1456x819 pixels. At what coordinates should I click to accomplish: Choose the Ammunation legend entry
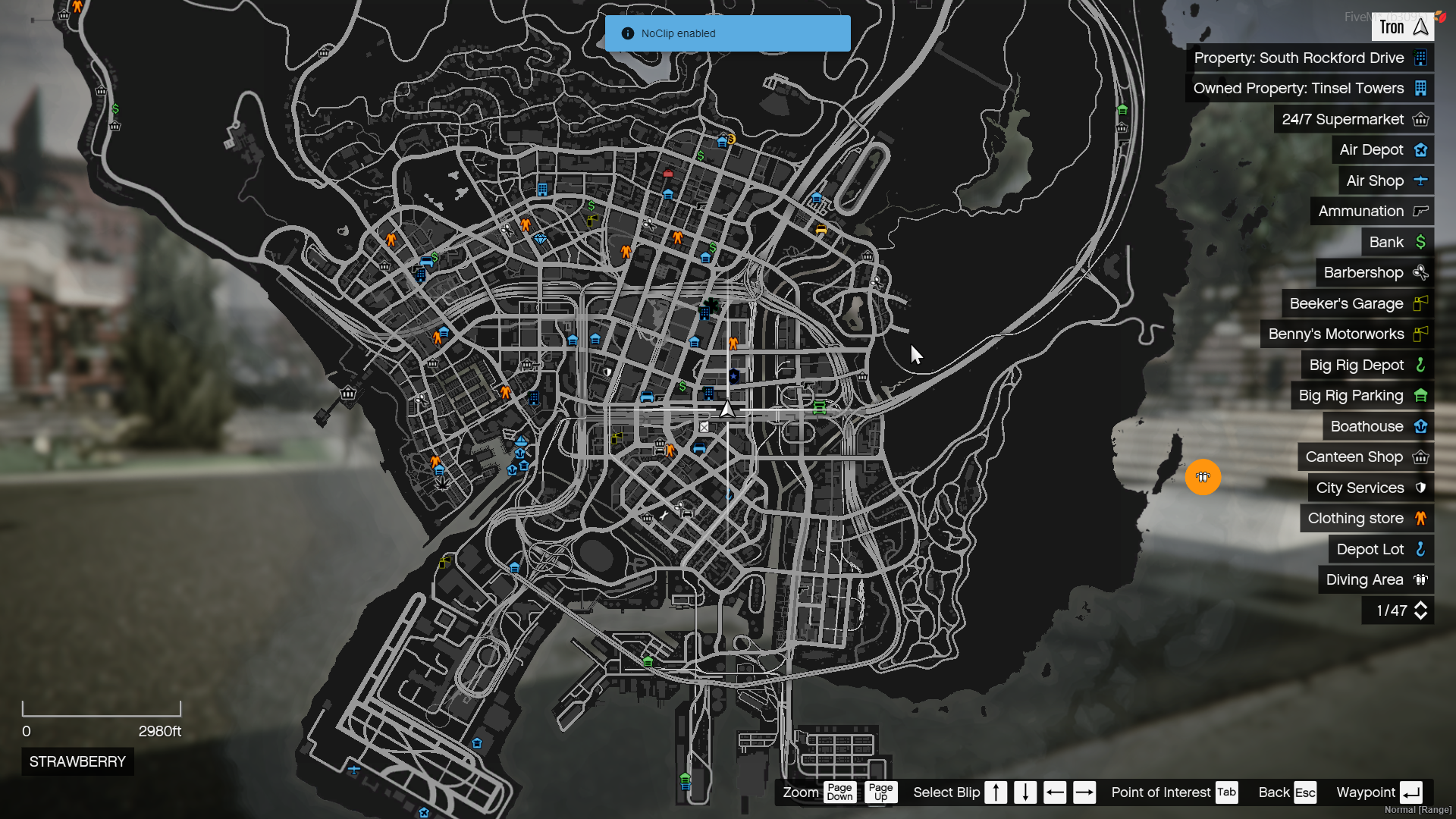(1372, 212)
